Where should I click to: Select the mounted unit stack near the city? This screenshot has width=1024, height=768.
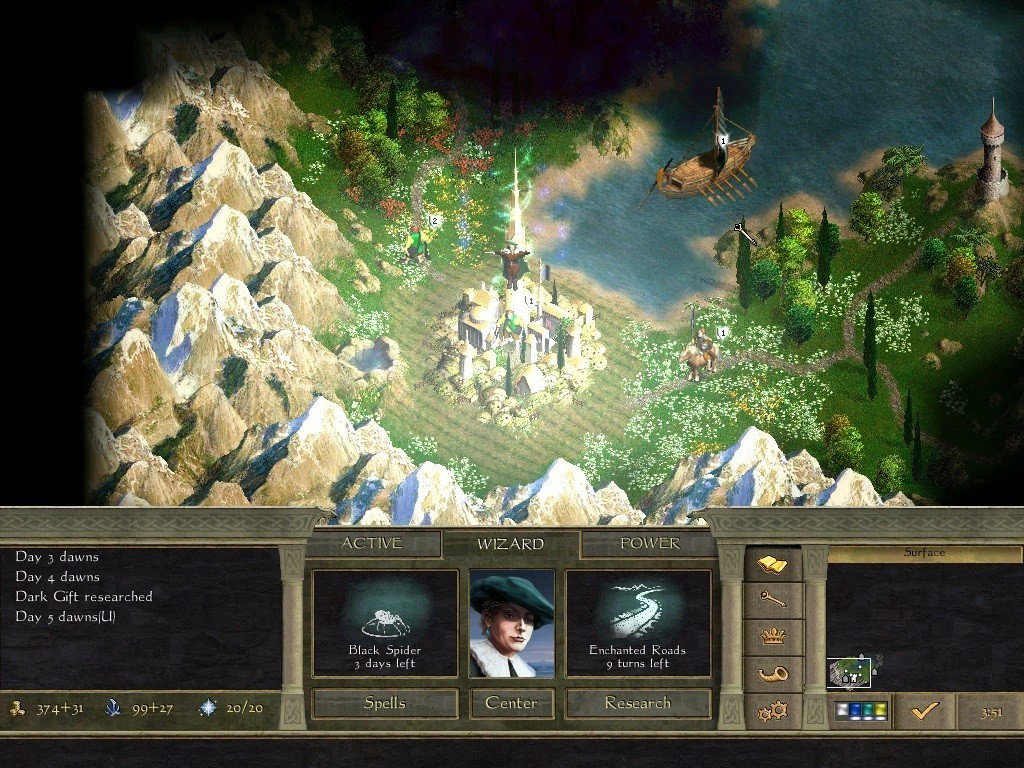pyautogui.click(x=700, y=354)
